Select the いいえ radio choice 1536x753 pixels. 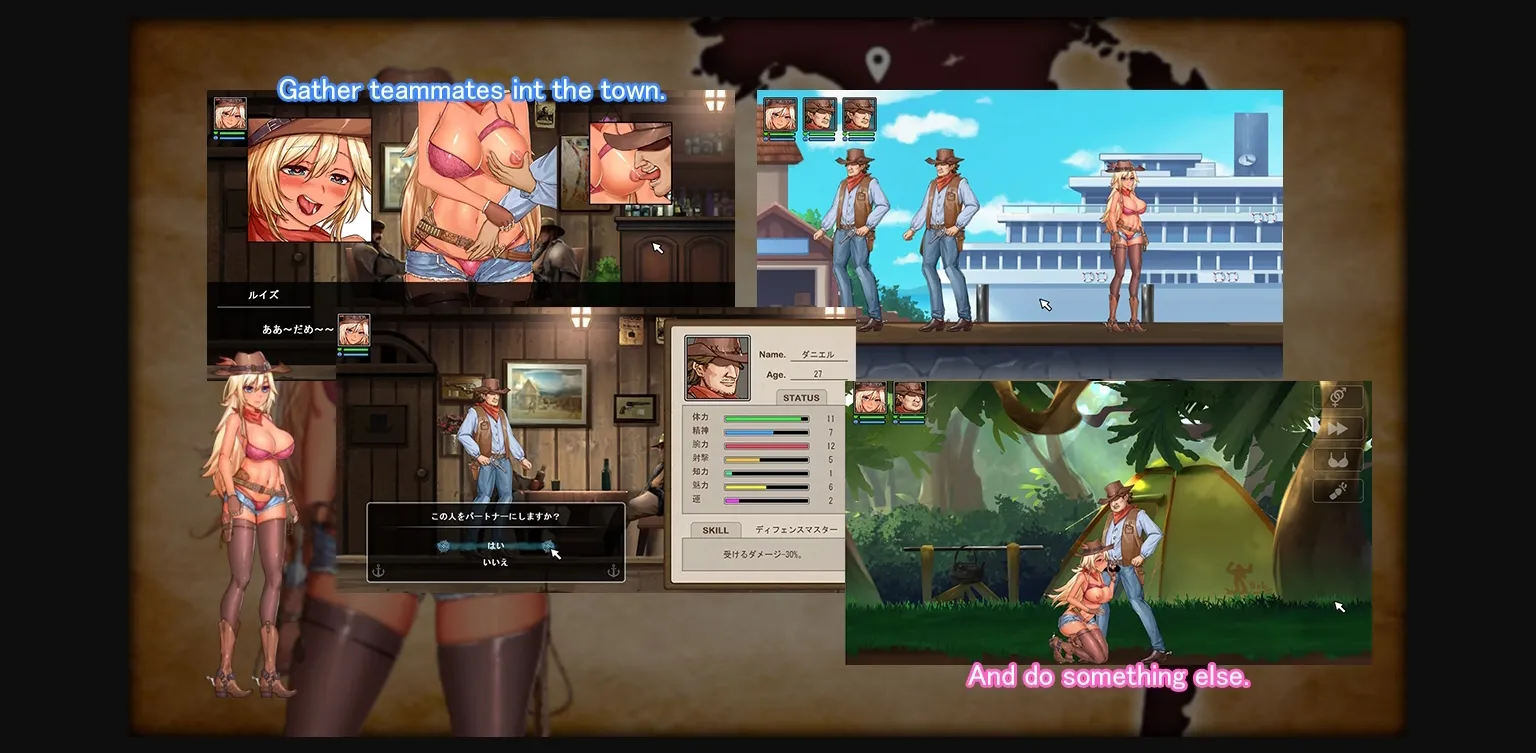coord(497,562)
